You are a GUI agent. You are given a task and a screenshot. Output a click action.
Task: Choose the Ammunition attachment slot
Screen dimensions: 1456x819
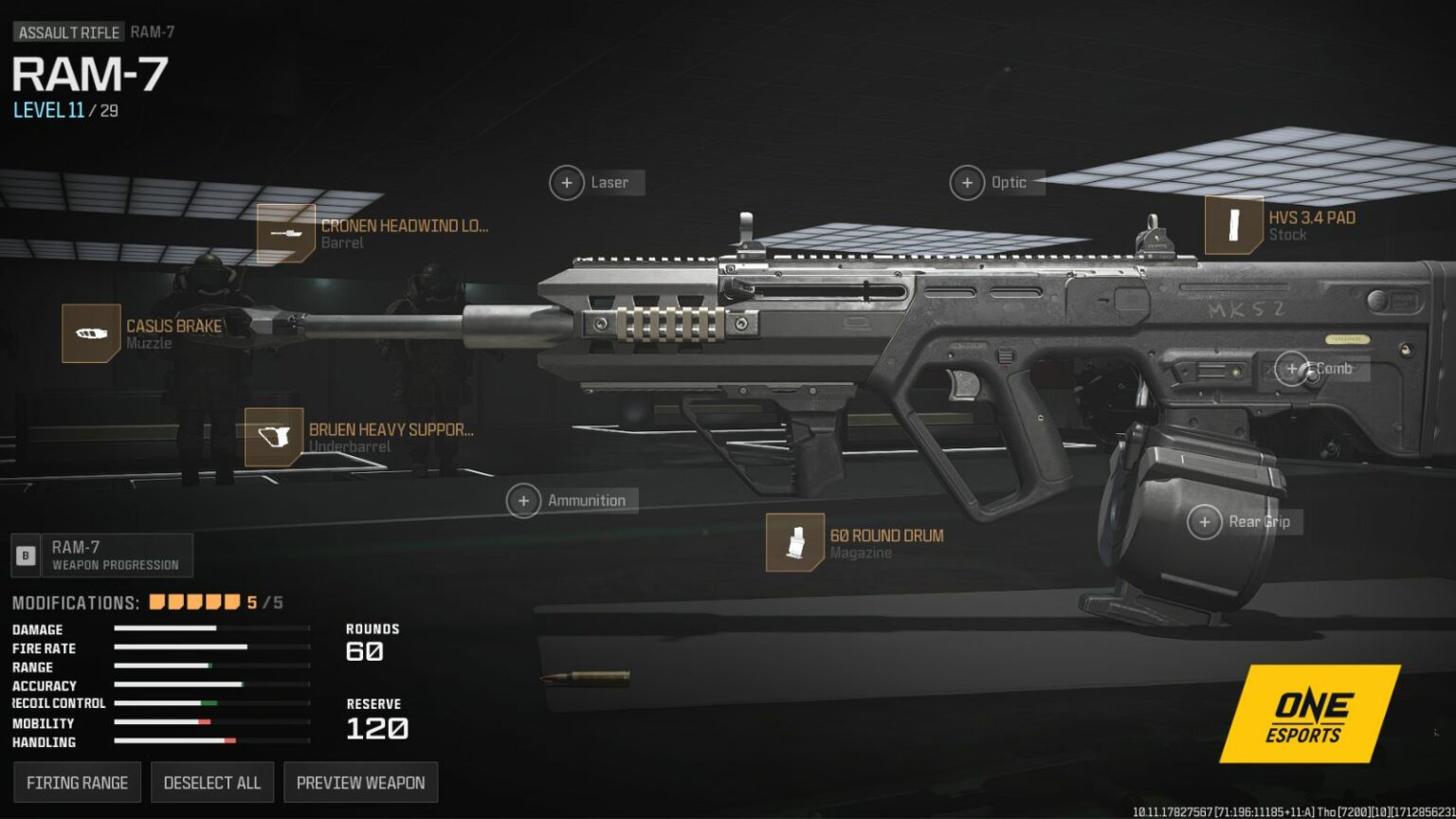tap(523, 500)
